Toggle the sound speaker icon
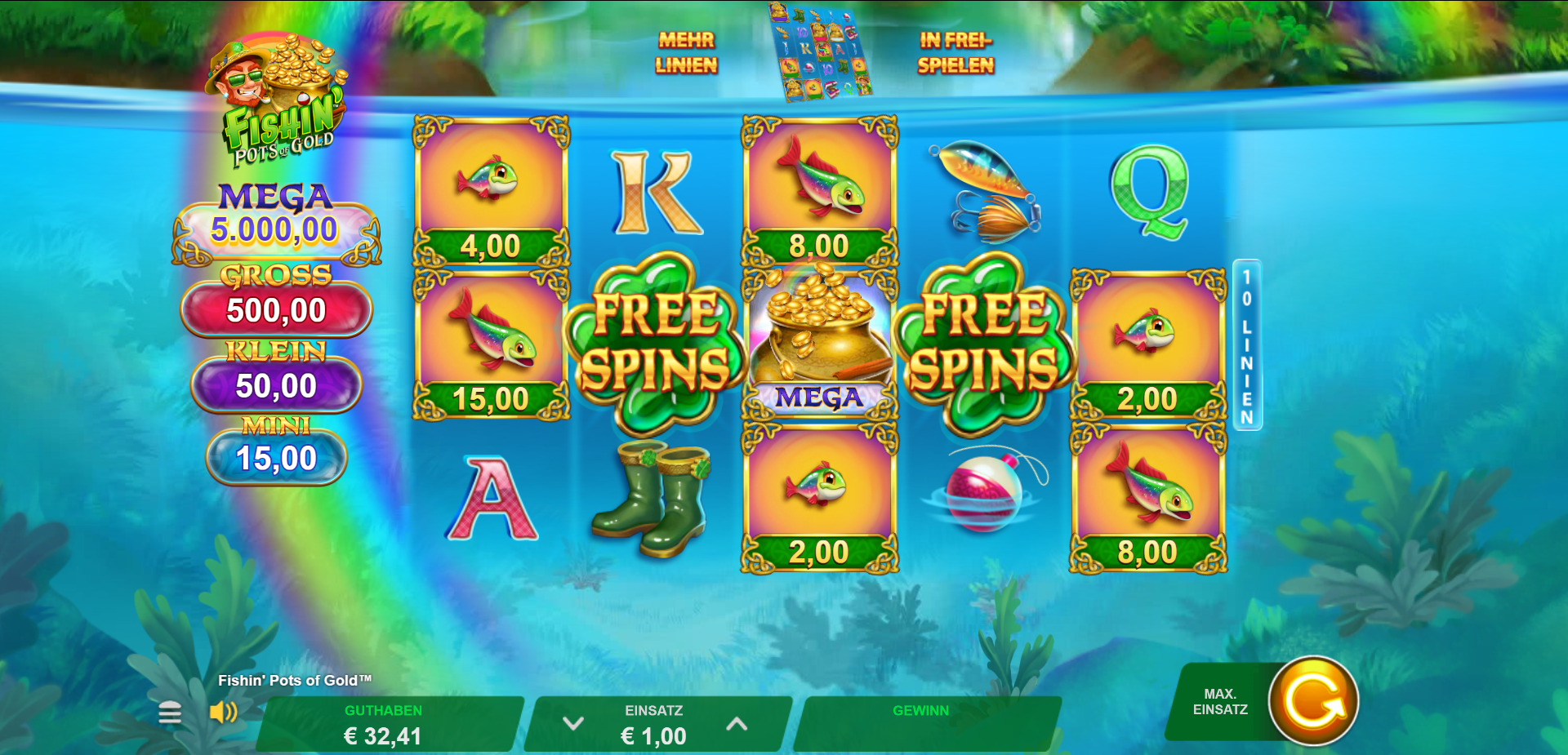The image size is (1568, 755). click(x=222, y=713)
